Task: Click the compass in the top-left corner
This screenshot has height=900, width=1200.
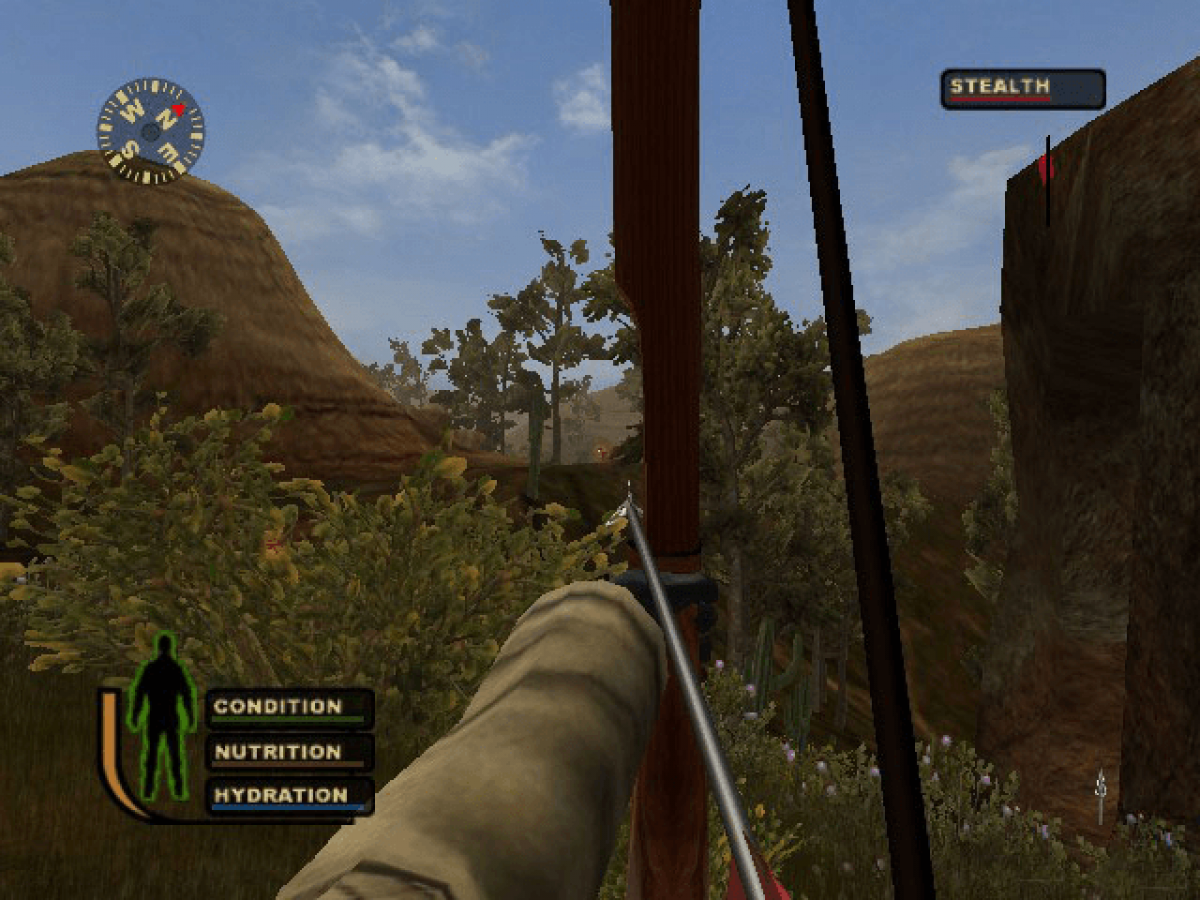Action: 150,131
